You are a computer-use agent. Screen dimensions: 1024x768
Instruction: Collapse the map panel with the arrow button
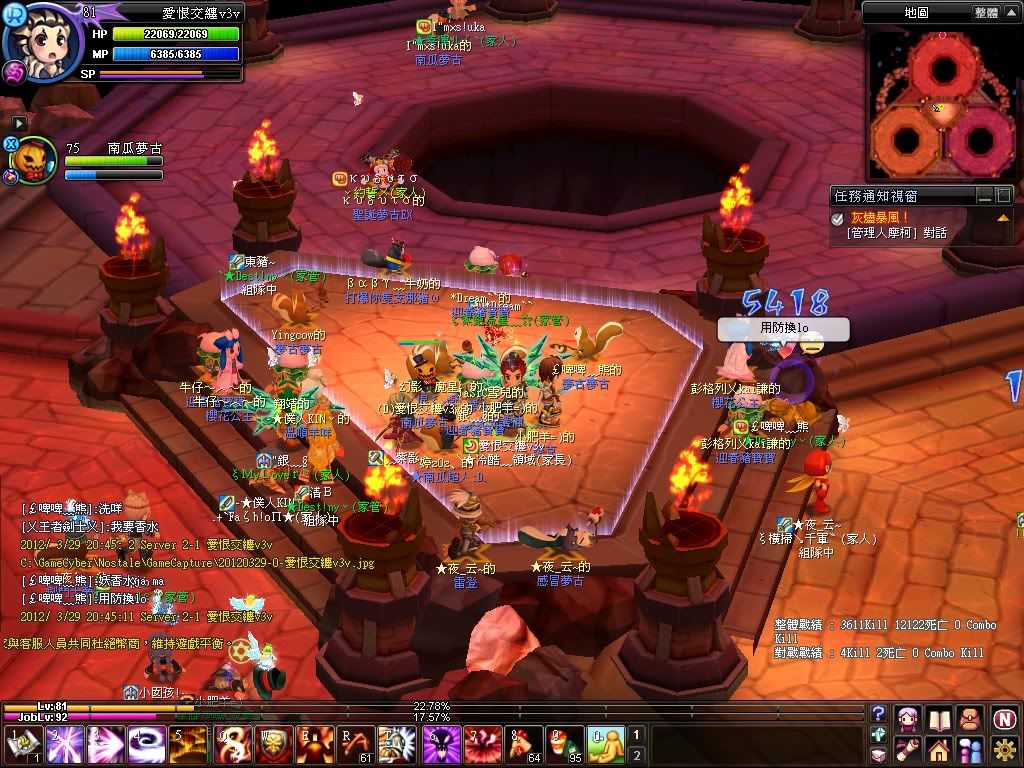(x=1011, y=13)
